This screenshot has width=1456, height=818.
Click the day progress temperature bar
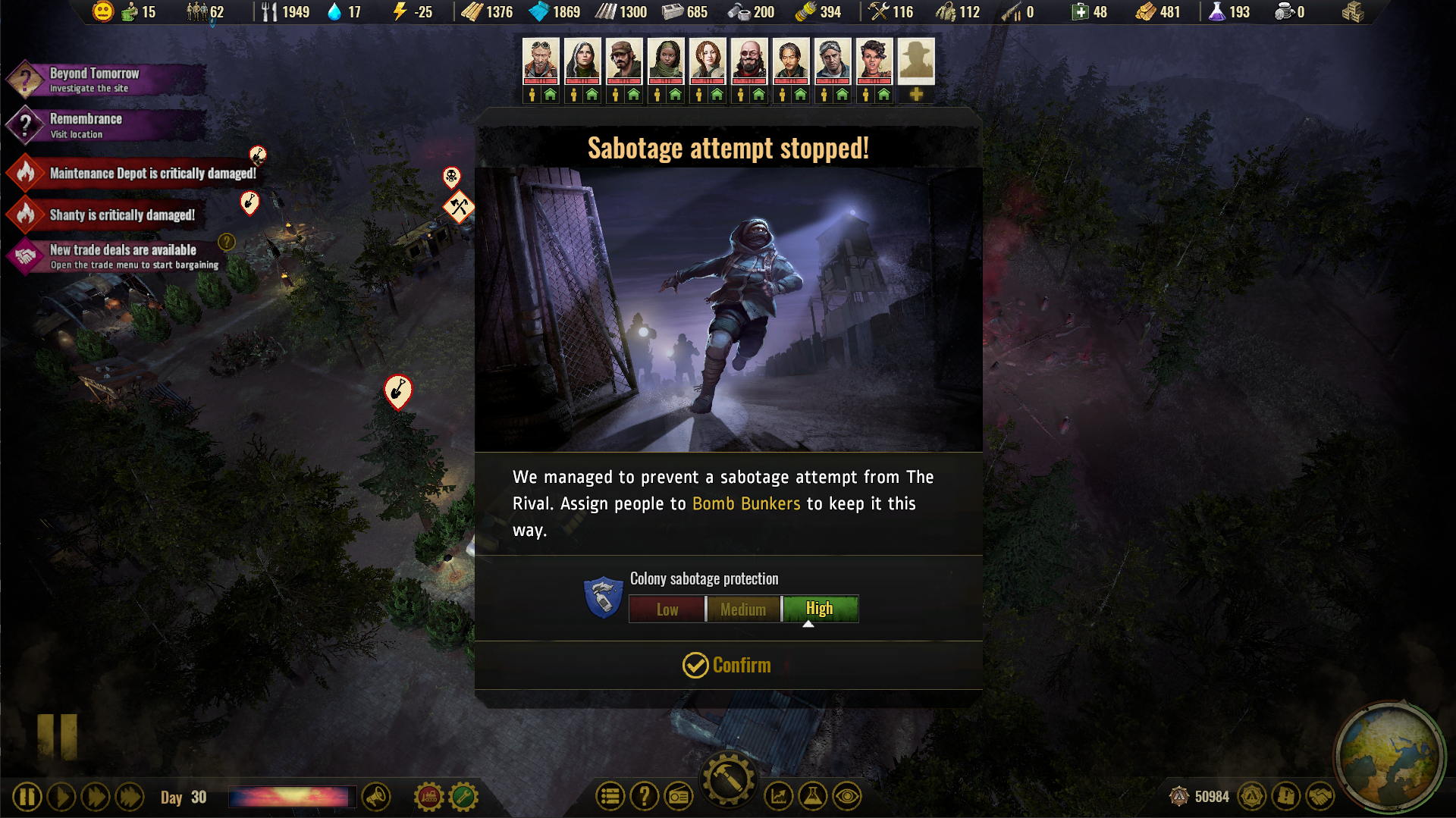(292, 797)
